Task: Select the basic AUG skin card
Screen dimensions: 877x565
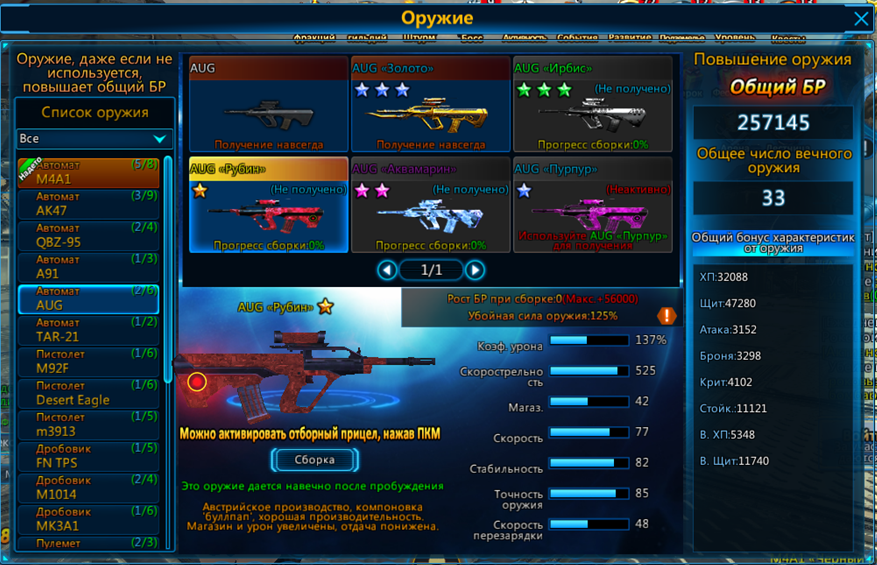Action: [x=268, y=104]
